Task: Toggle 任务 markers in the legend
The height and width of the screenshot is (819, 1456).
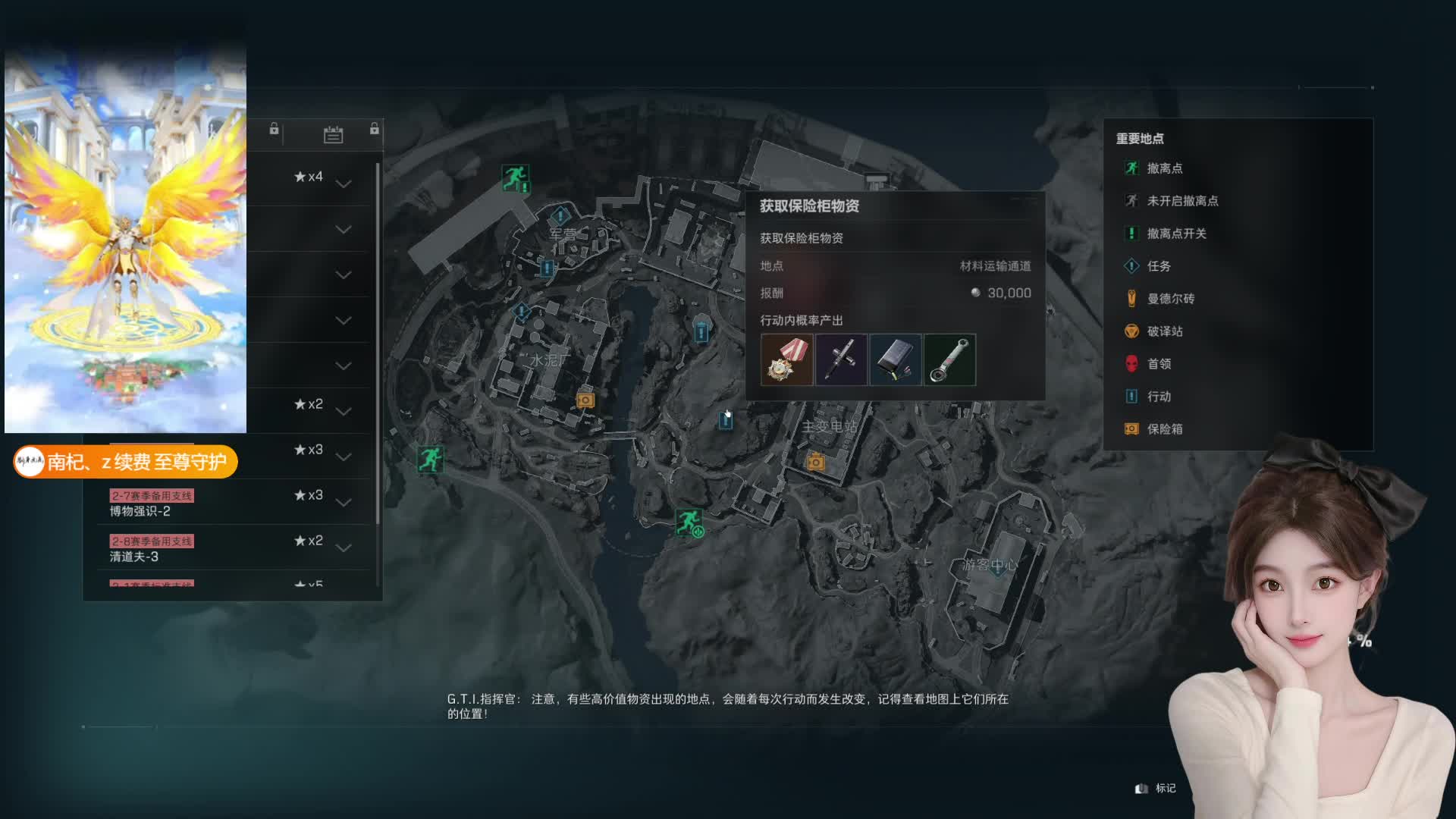Action: pyautogui.click(x=1158, y=266)
